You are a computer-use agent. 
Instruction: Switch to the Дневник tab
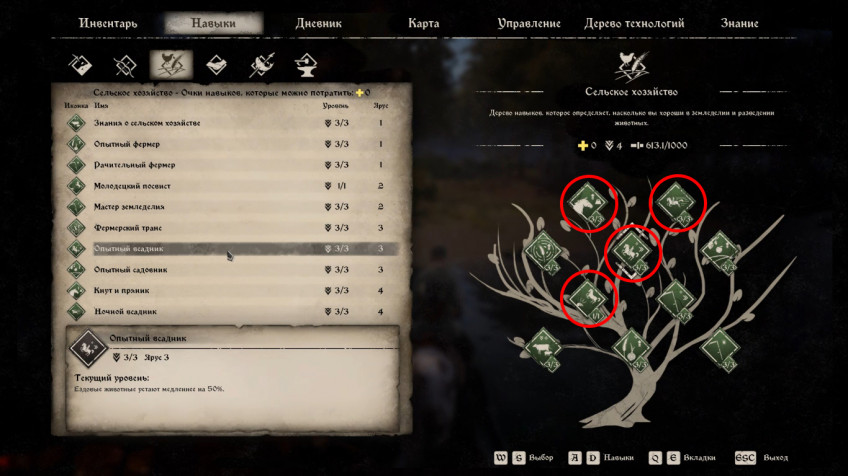point(319,24)
